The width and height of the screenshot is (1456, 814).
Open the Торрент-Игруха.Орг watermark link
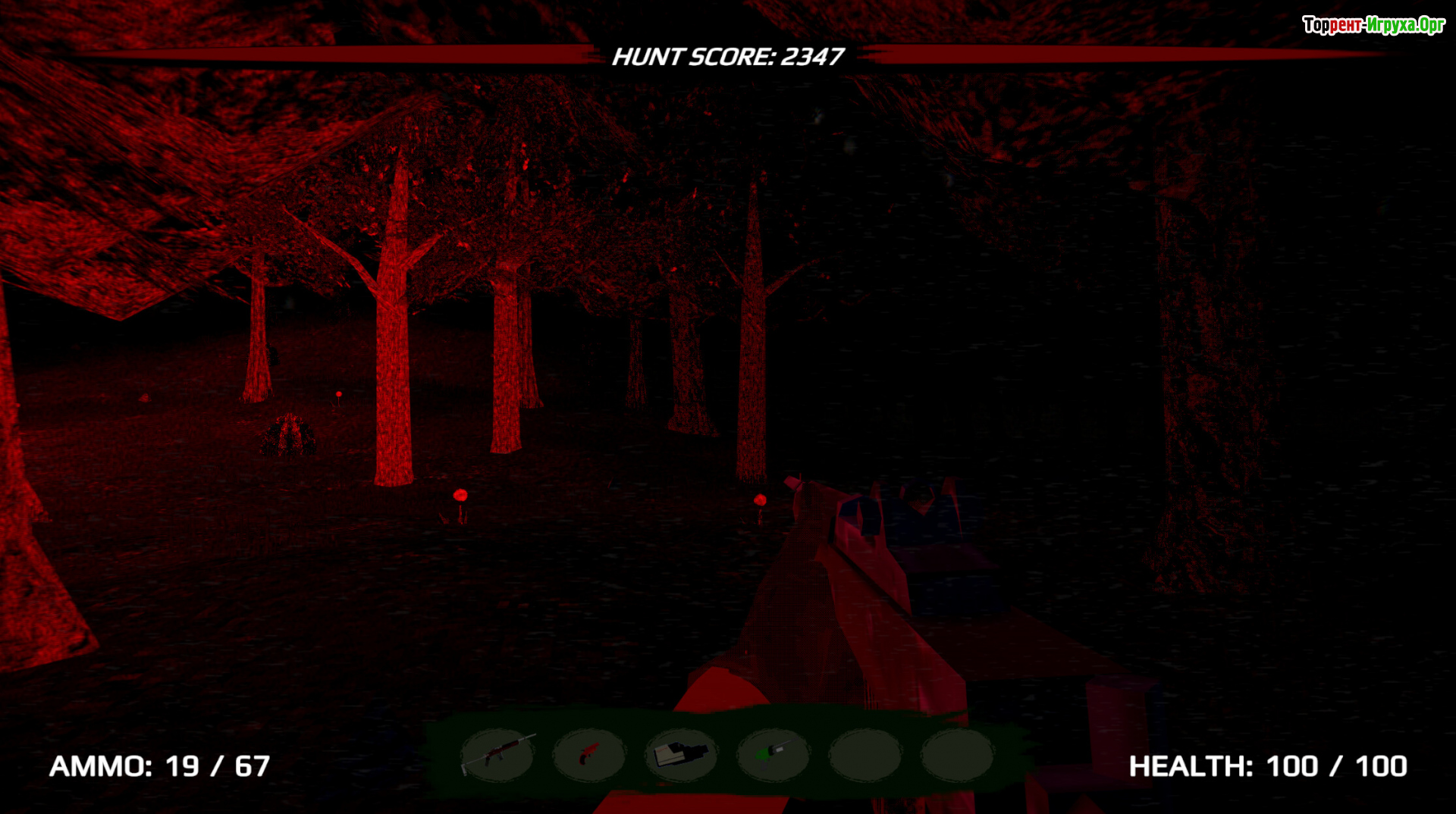[x=1373, y=25]
